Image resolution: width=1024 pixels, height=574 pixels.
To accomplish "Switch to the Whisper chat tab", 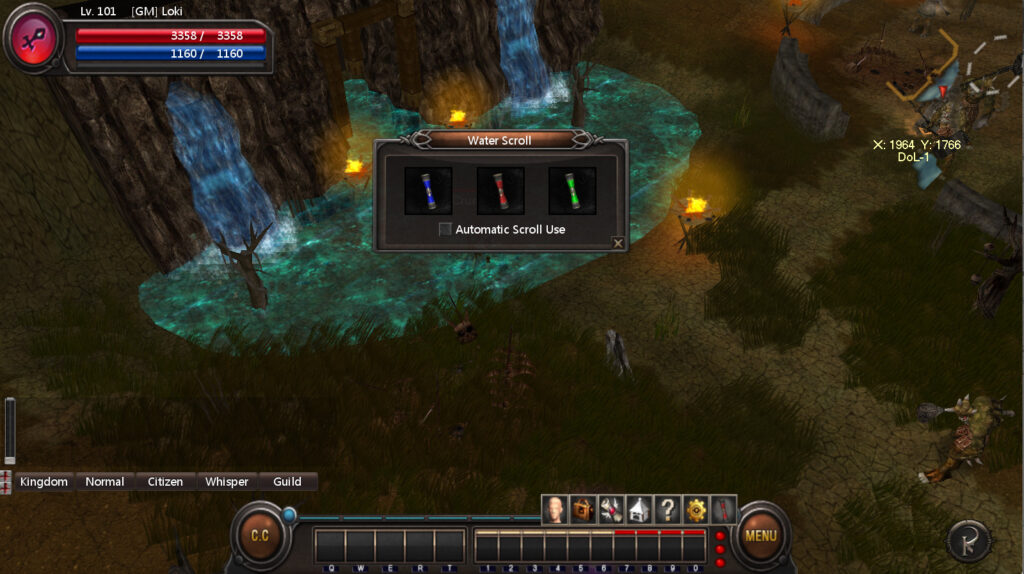I will pos(227,482).
